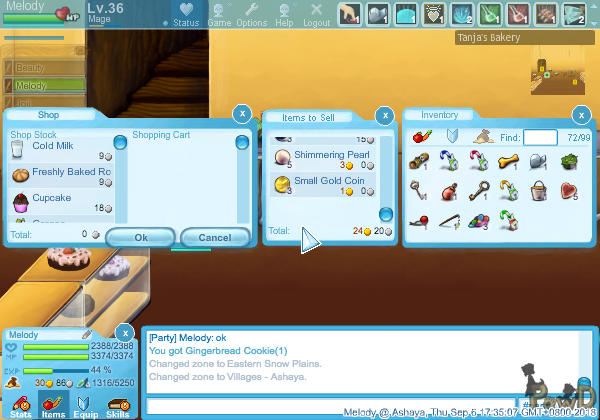The width and height of the screenshot is (600, 420).
Task: Switch to the Skills tab
Action: (x=117, y=404)
